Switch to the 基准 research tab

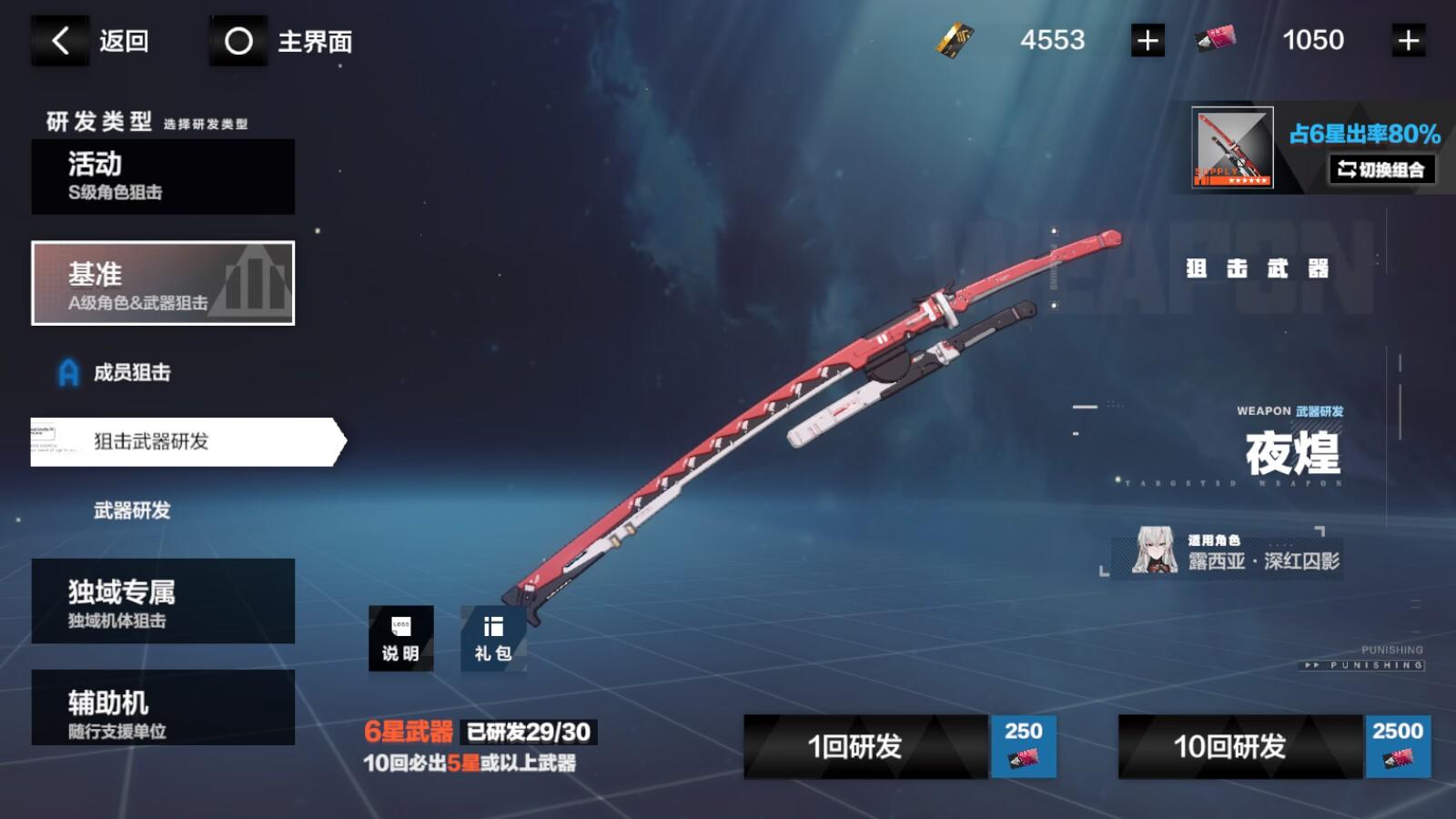coord(162,283)
